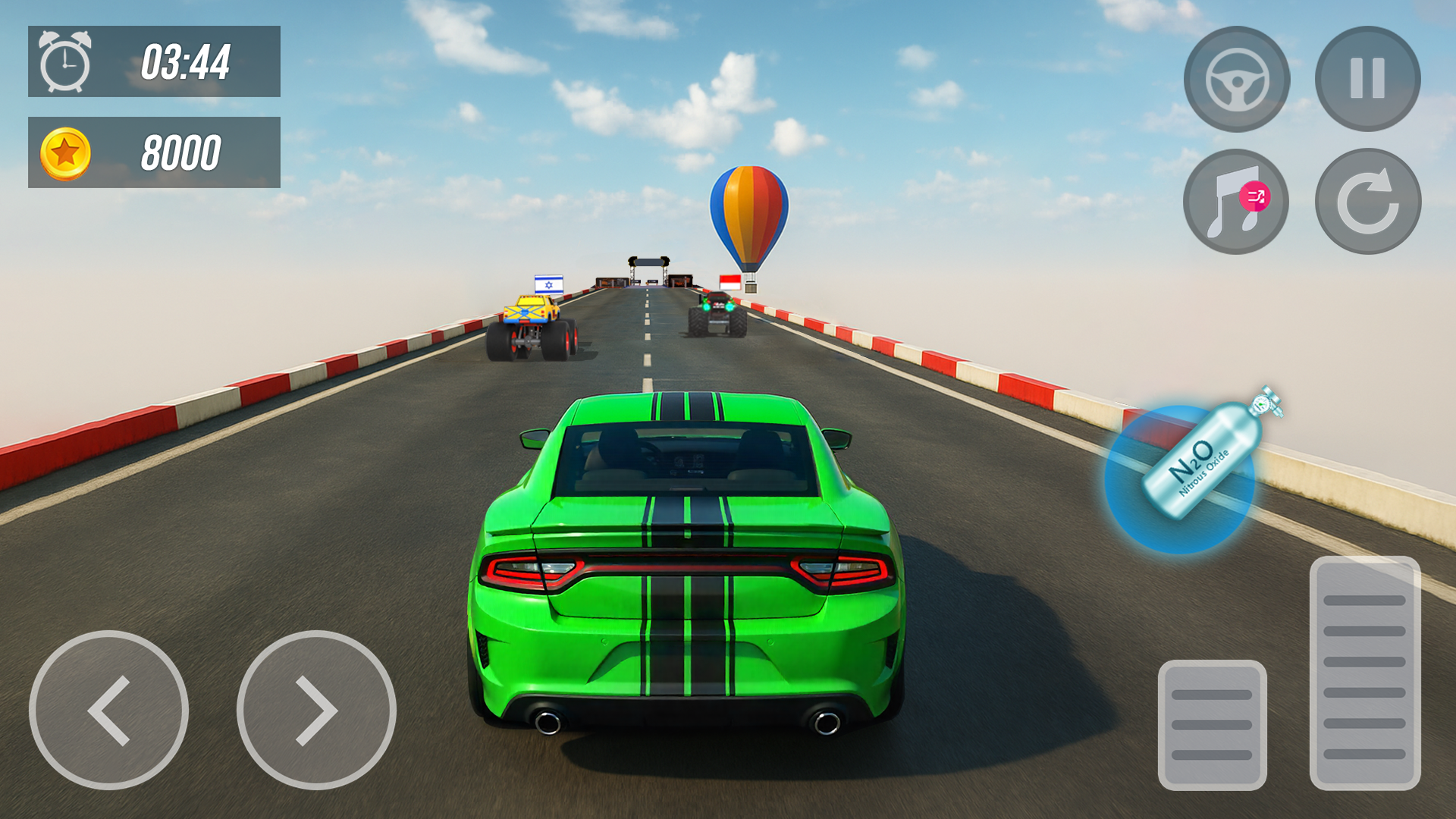Viewport: 1456px width, 819px height.
Task: Restart the current race
Action: point(1370,201)
